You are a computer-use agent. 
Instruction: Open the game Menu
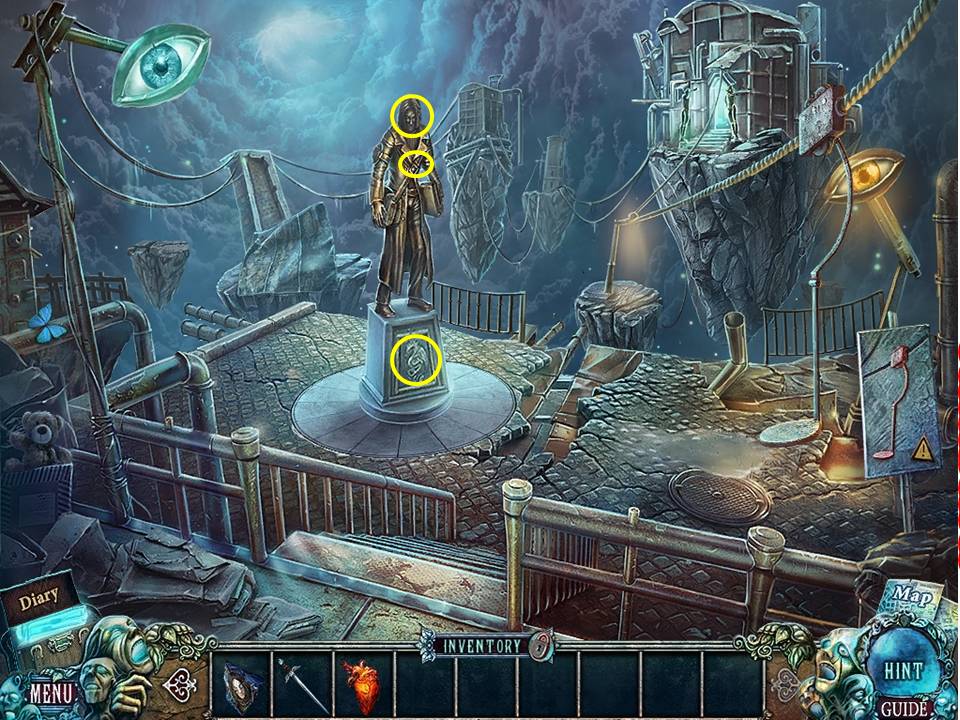48,691
